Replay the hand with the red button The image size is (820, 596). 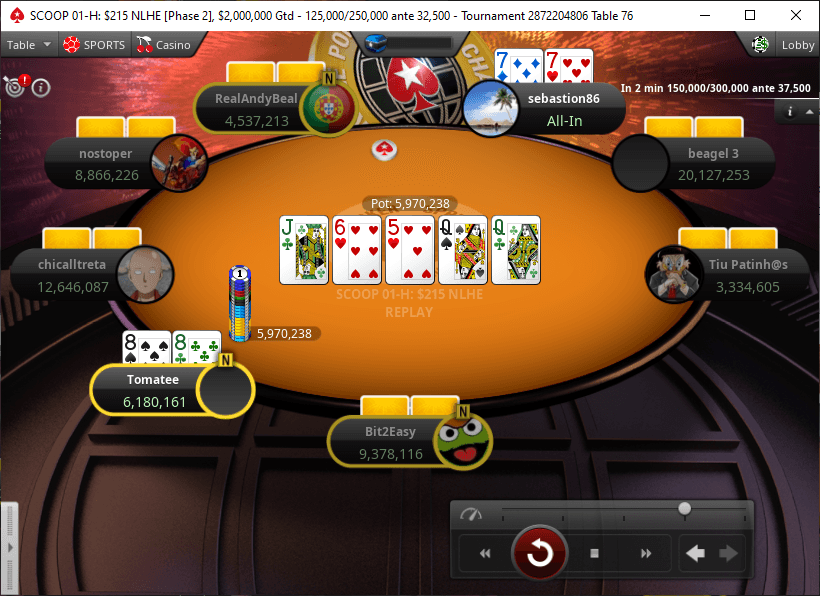540,553
